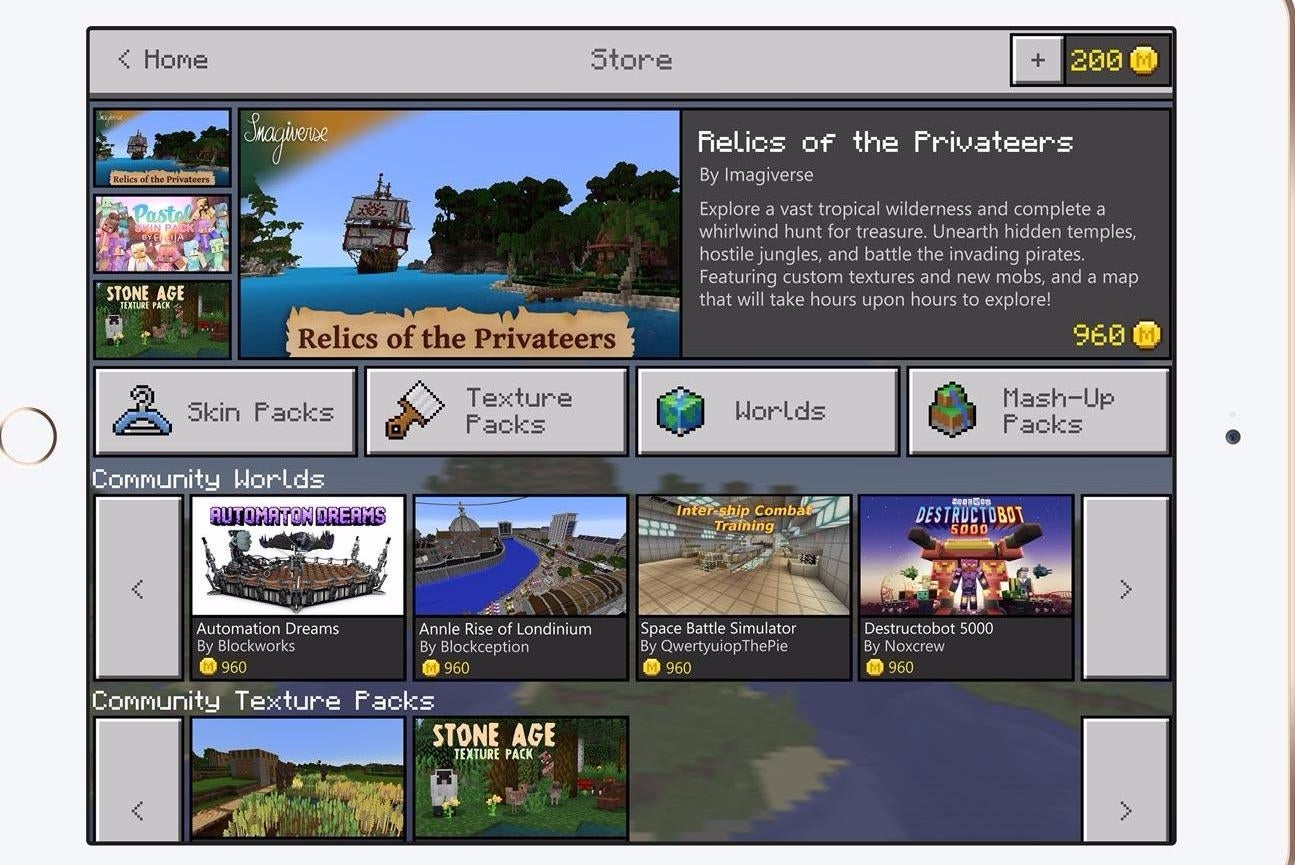Select the Automation Dreams world thumbnail
Image resolution: width=1295 pixels, height=865 pixels.
297,557
